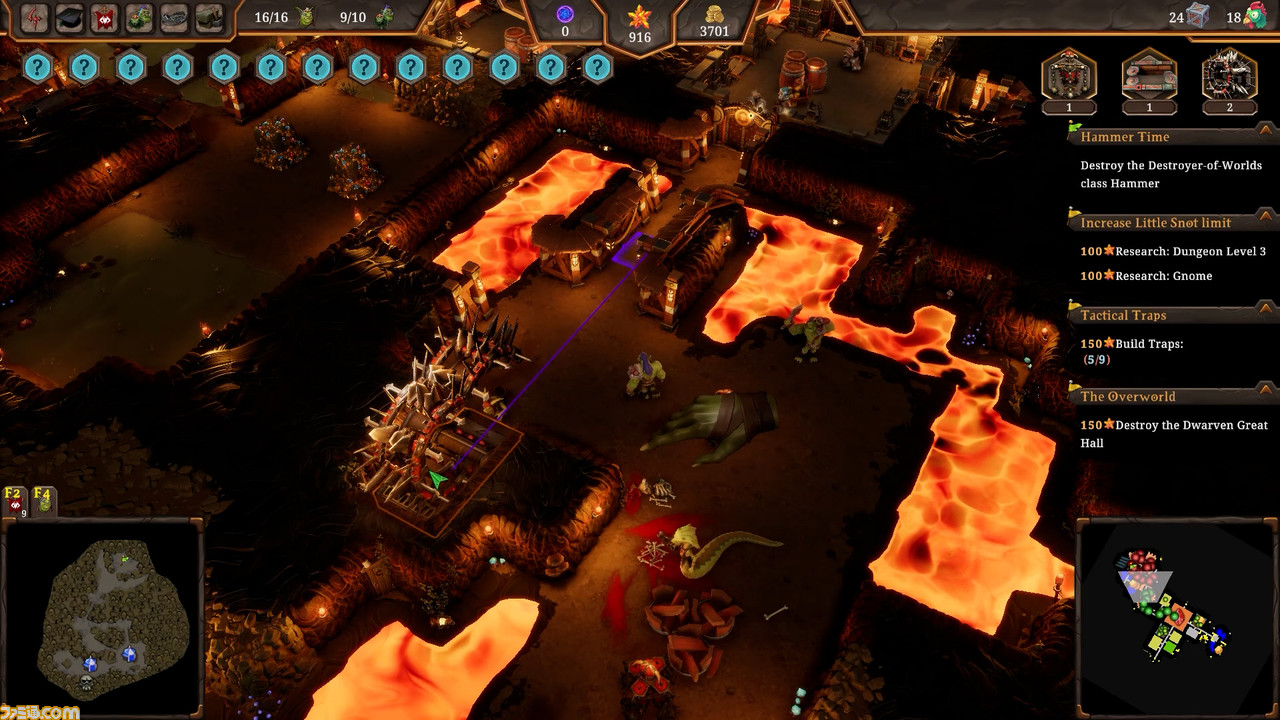The image size is (1280, 720).
Task: Select the anvil workshop icon
Action: 209,17
